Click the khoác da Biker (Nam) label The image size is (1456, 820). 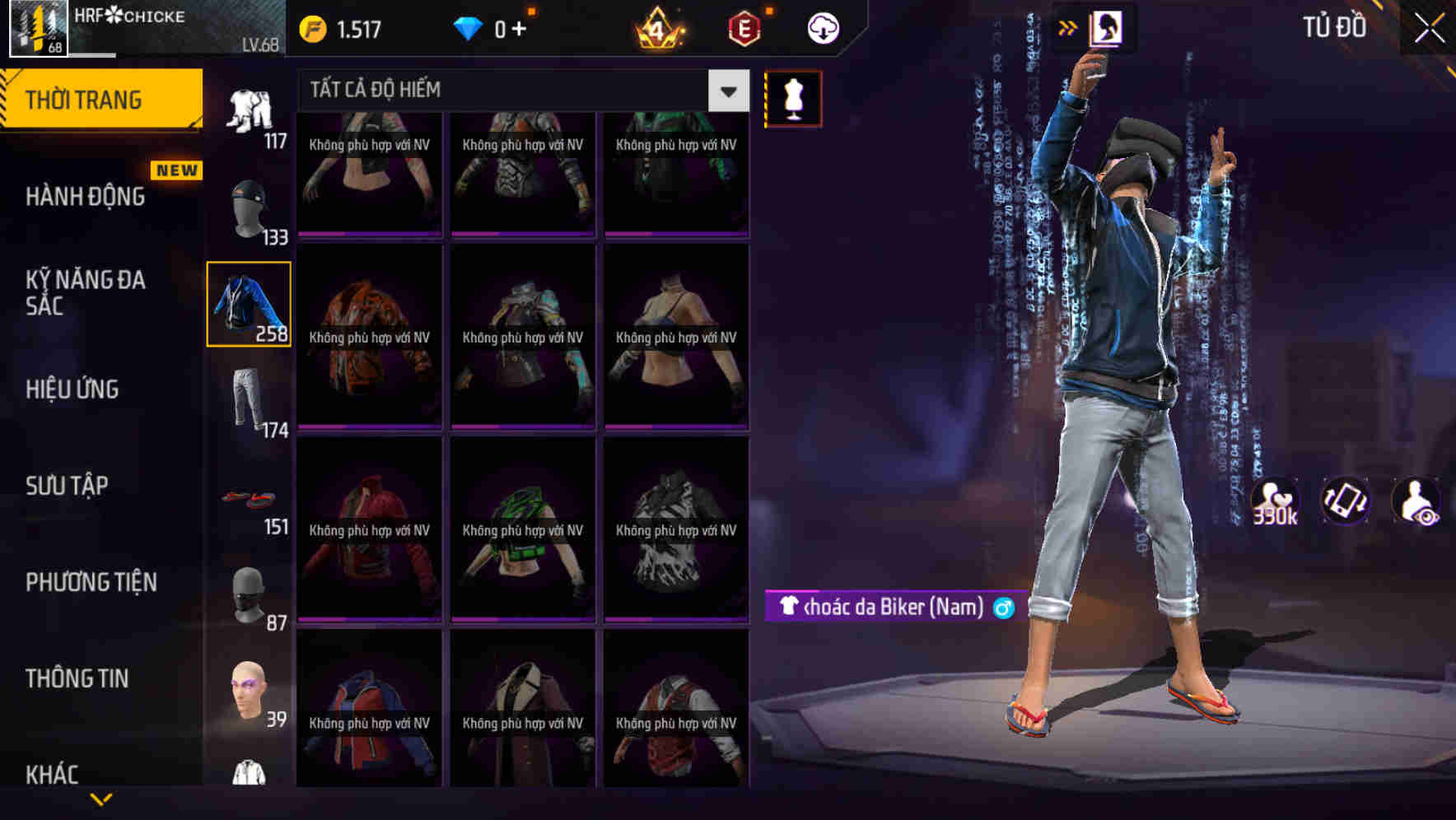(889, 608)
